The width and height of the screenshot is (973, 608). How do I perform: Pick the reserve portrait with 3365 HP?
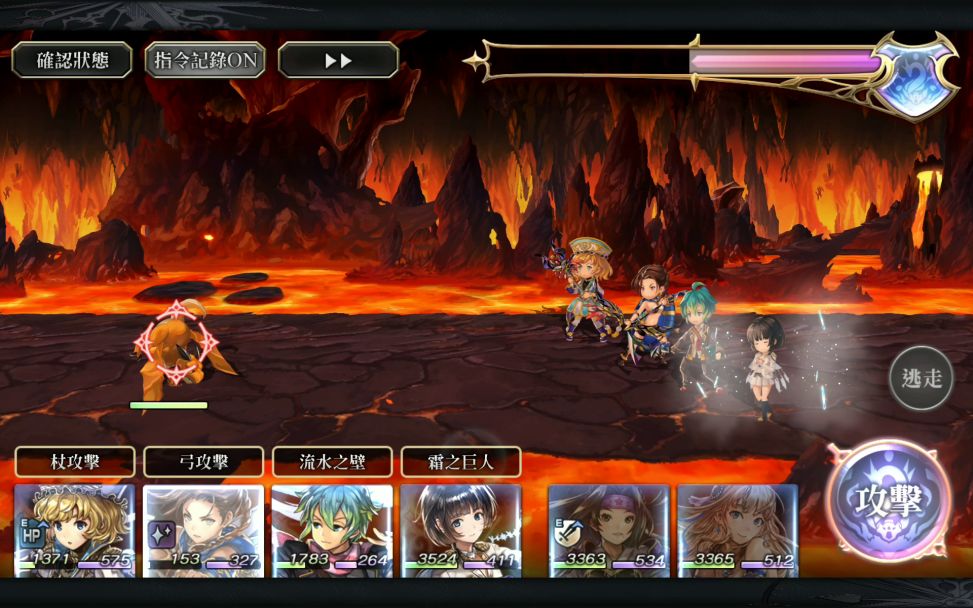click(737, 530)
